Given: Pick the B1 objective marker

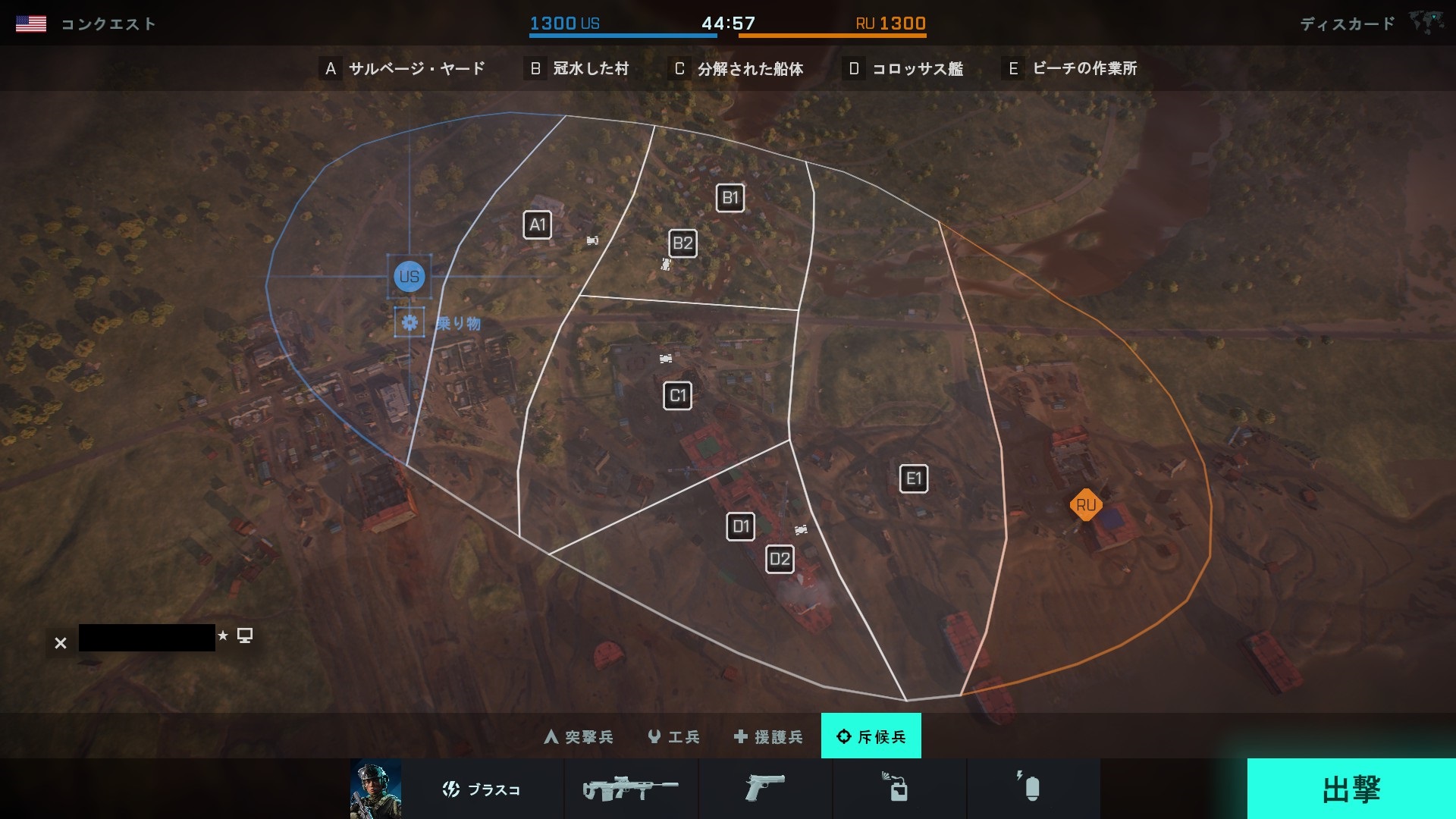Looking at the screenshot, I should (730, 199).
